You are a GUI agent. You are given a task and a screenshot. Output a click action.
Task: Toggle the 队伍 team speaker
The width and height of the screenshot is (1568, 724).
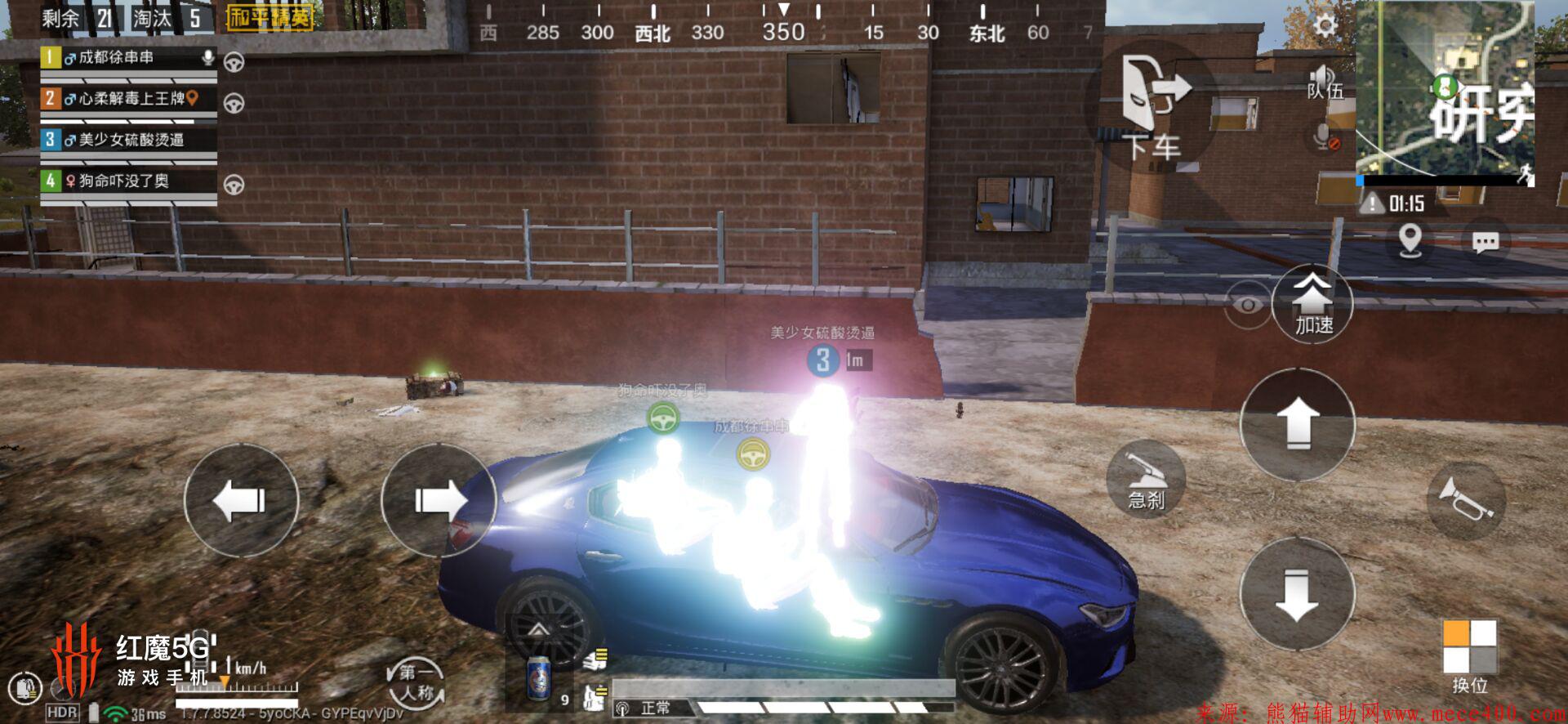coord(1324,83)
